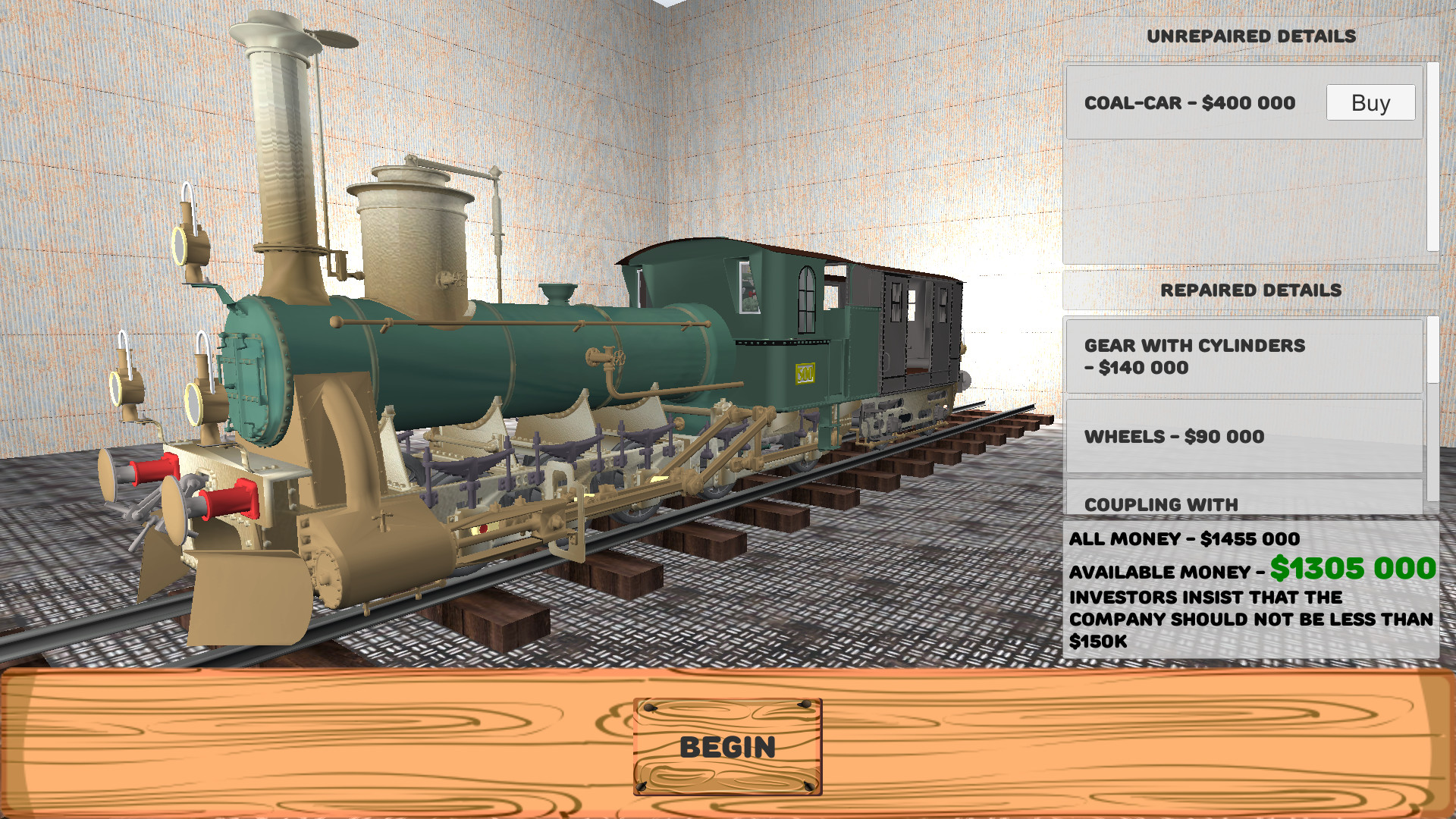Expand the COAL-CAR unrepaired detail entry
The width and height of the screenshot is (1456, 819).
point(1191,103)
